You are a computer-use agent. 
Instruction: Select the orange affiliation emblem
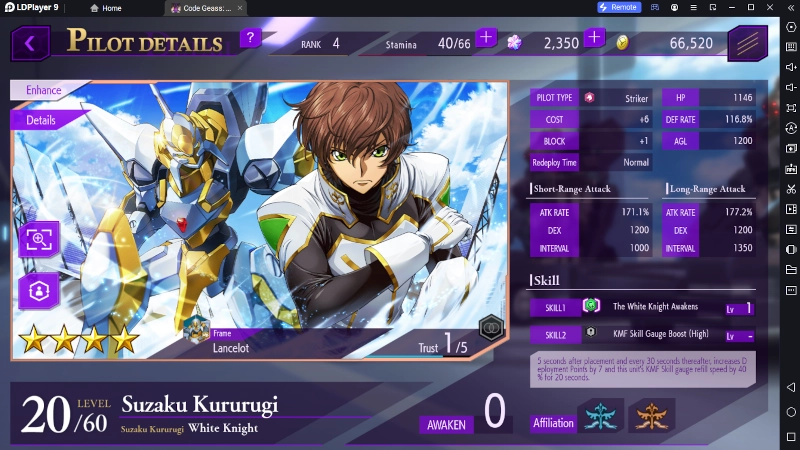651,416
